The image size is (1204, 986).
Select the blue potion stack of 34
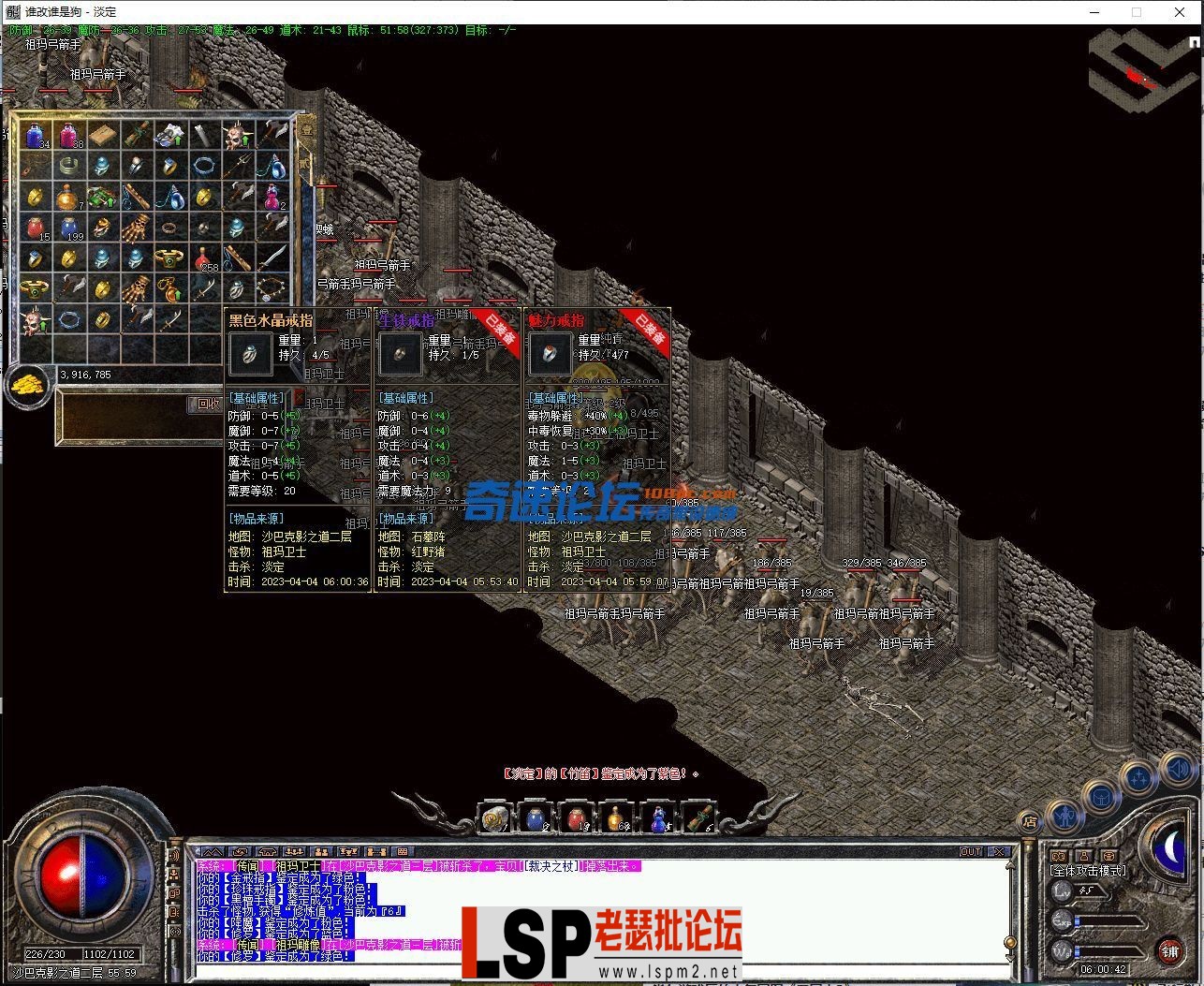click(37, 136)
